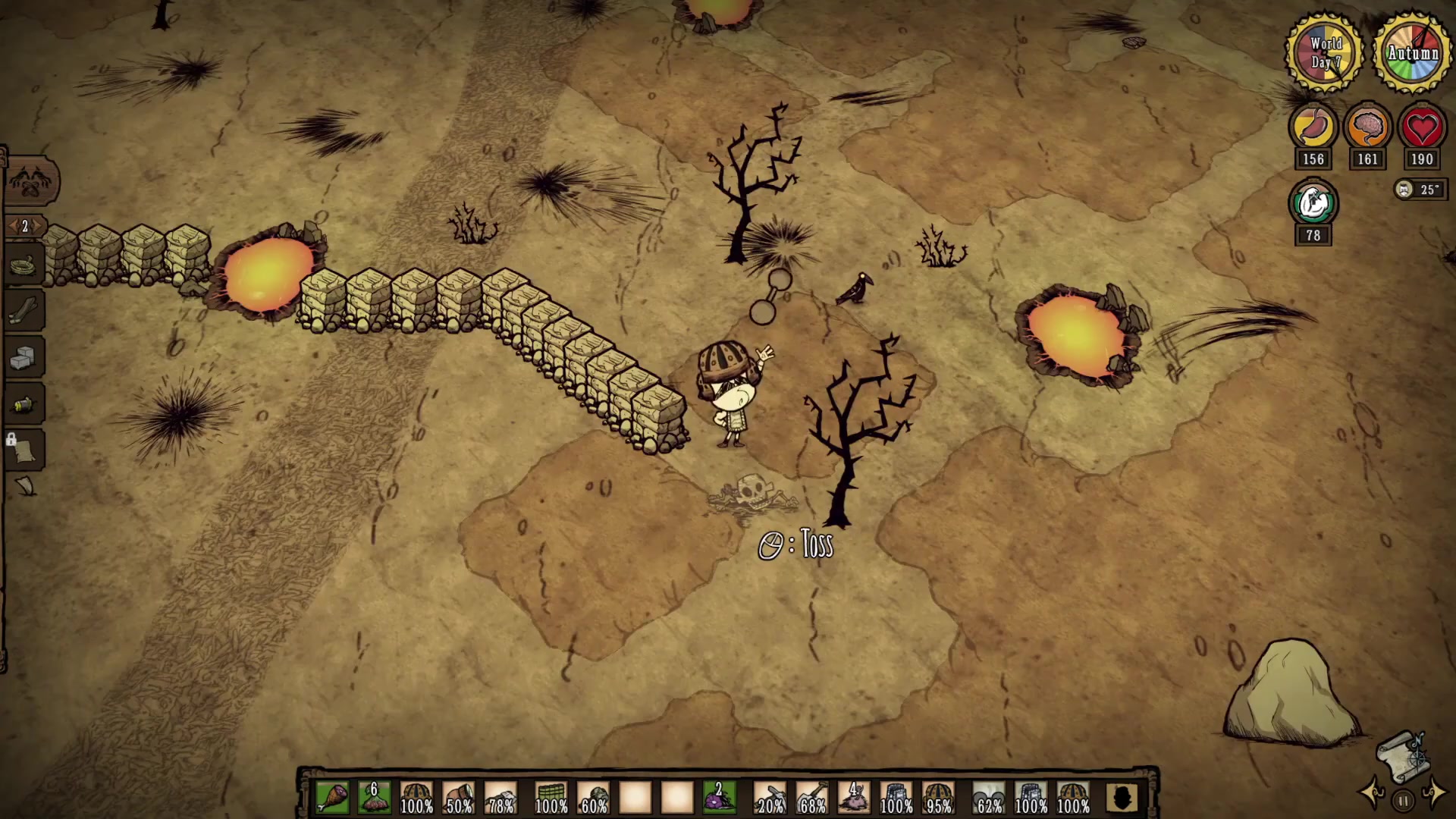The width and height of the screenshot is (1456, 819).
Task: Open the yellow-striped bee mine crafting tab
Action: click(24, 405)
